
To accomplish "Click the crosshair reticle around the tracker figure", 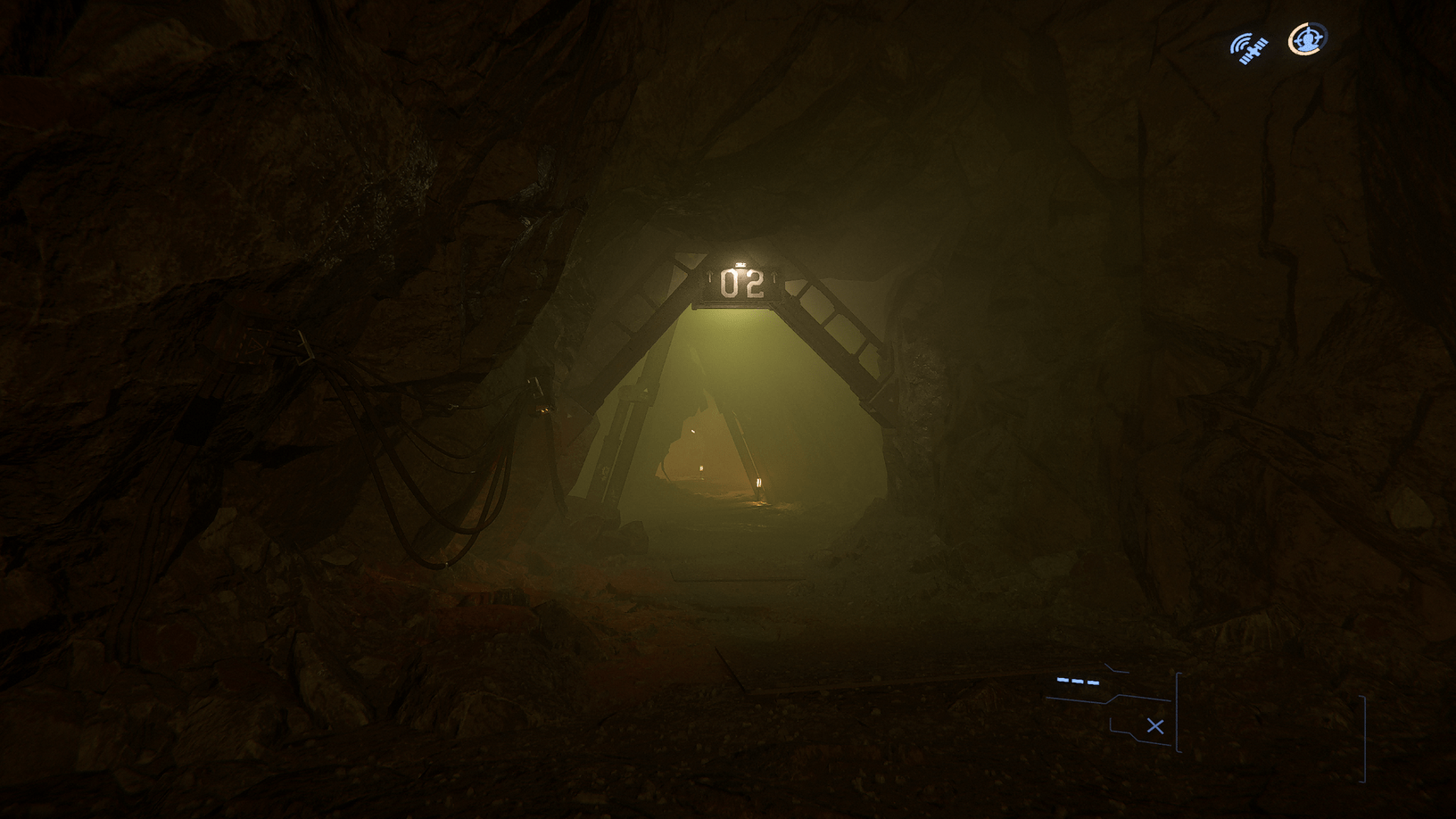I will [1306, 38].
